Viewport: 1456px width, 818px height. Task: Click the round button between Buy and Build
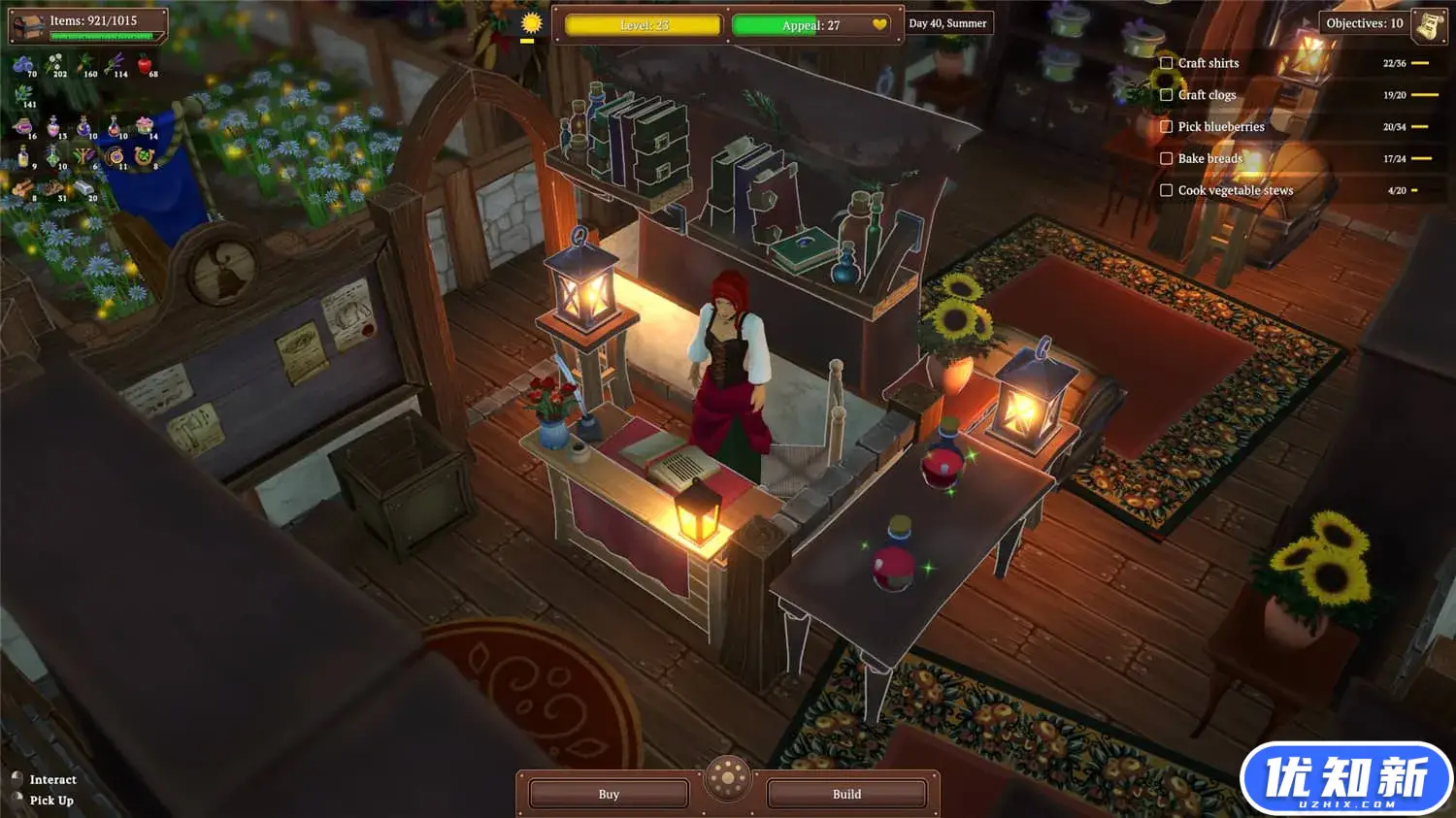[728, 778]
